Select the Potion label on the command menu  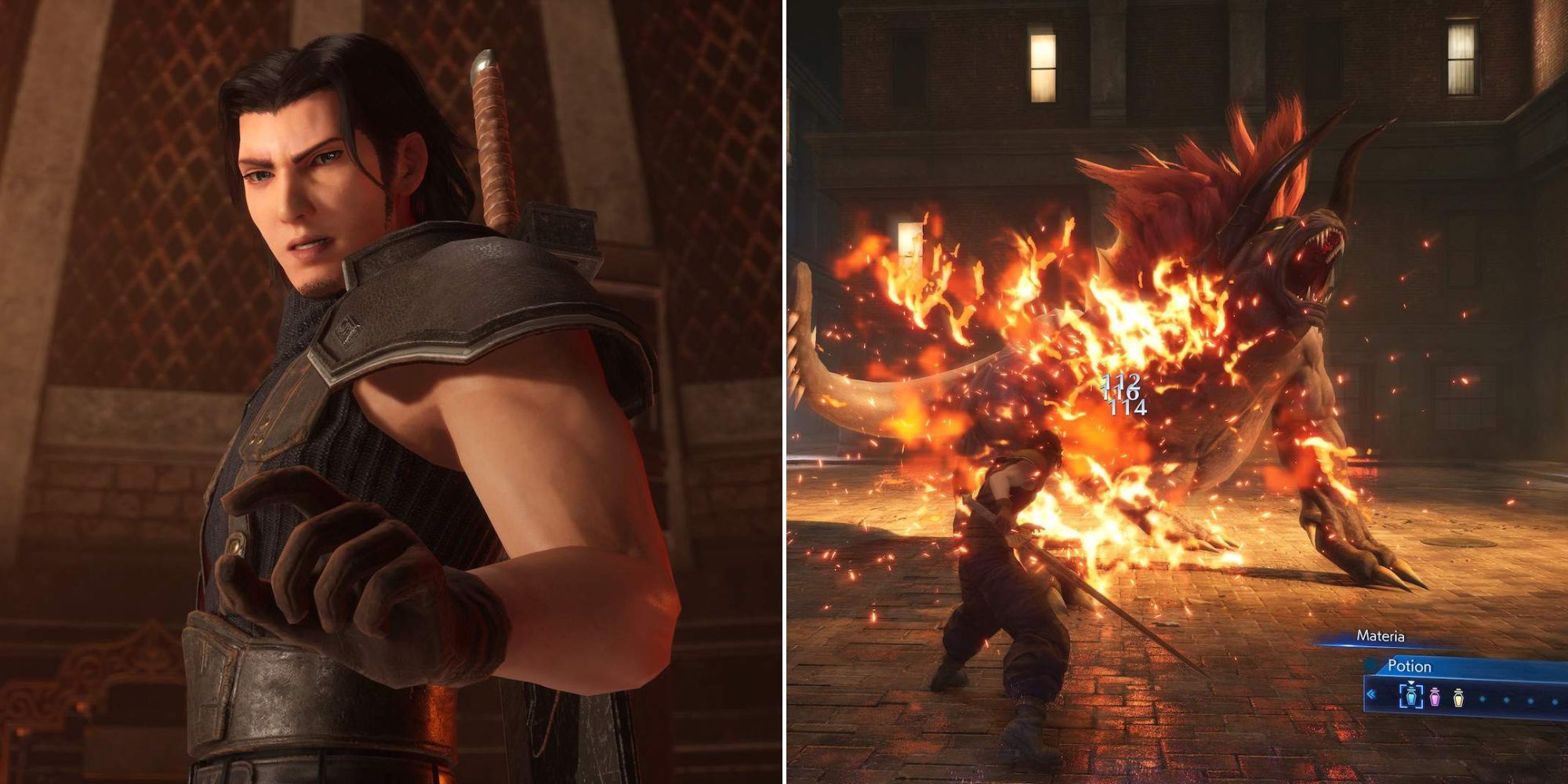pyautogui.click(x=1409, y=665)
